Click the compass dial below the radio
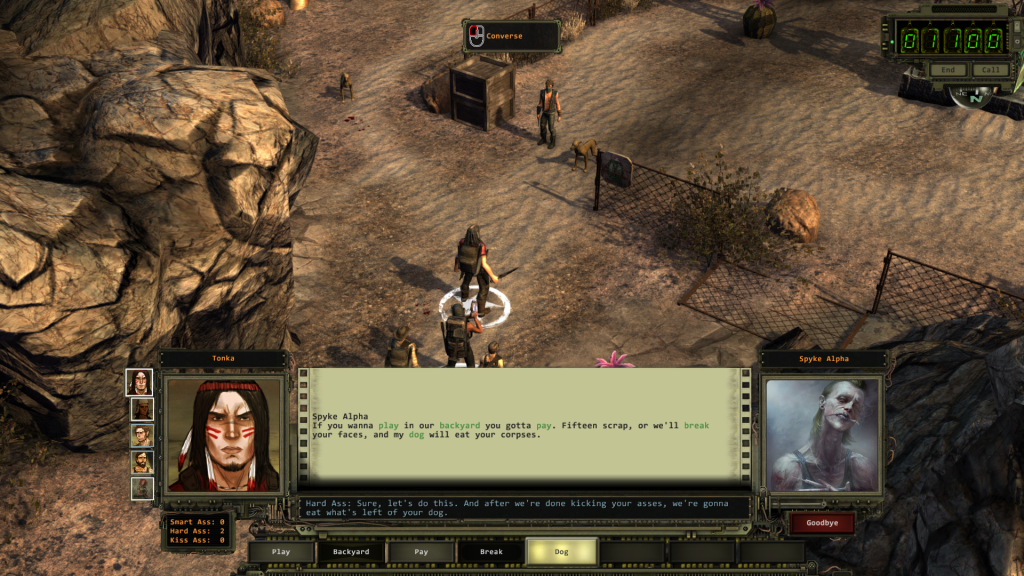This screenshot has height=576, width=1024. pos(977,97)
